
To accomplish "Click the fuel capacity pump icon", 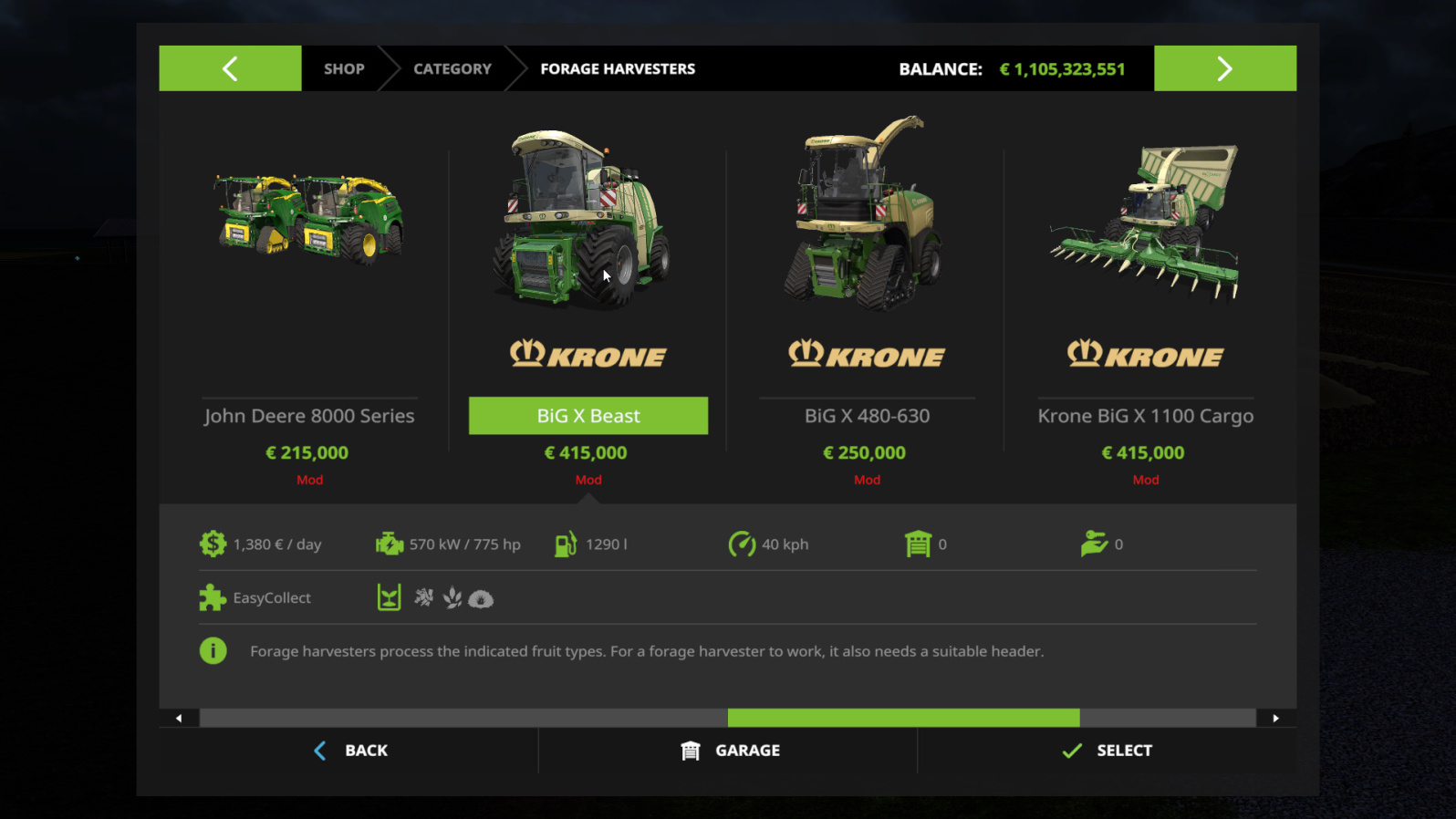I will pyautogui.click(x=566, y=543).
